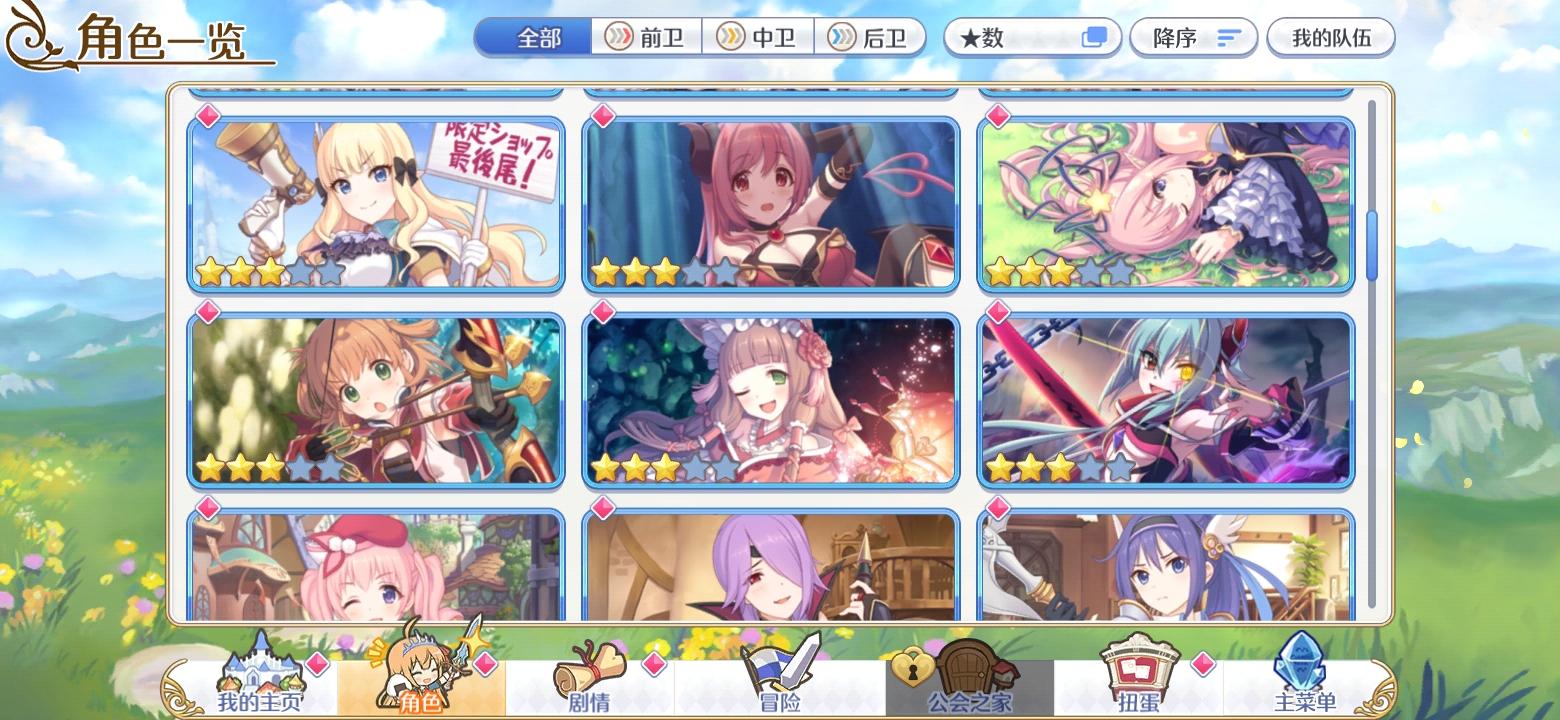Select the 全部 filter to show all characters
The width and height of the screenshot is (1560, 720).
[533, 36]
